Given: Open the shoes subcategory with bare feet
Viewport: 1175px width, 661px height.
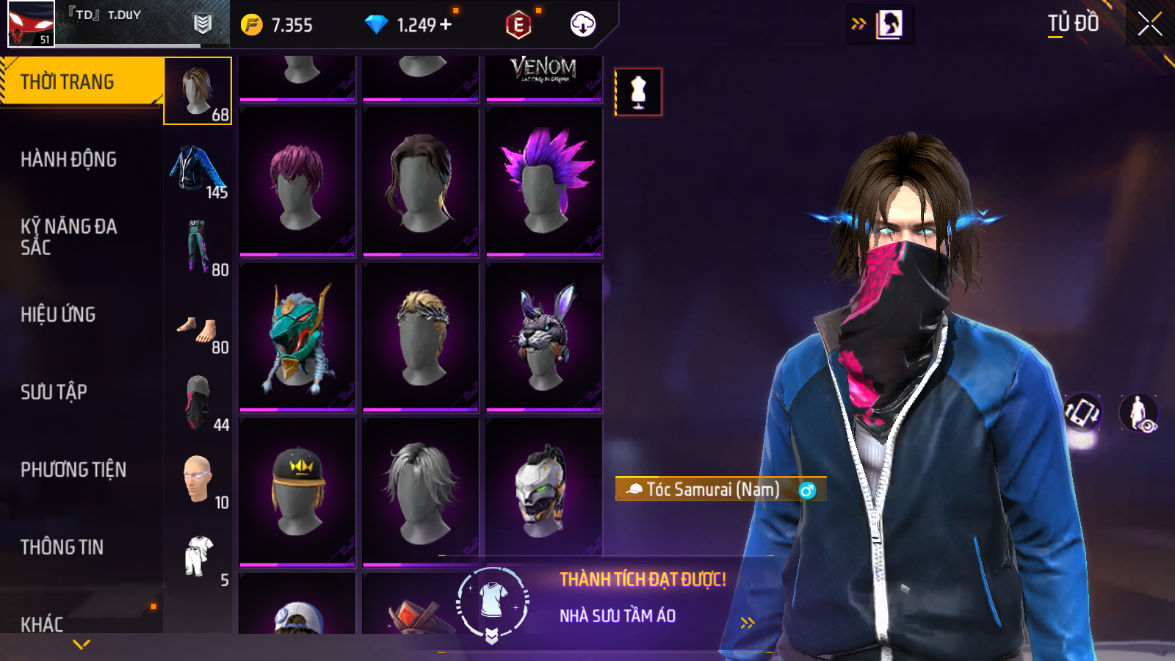Looking at the screenshot, I should (x=197, y=326).
